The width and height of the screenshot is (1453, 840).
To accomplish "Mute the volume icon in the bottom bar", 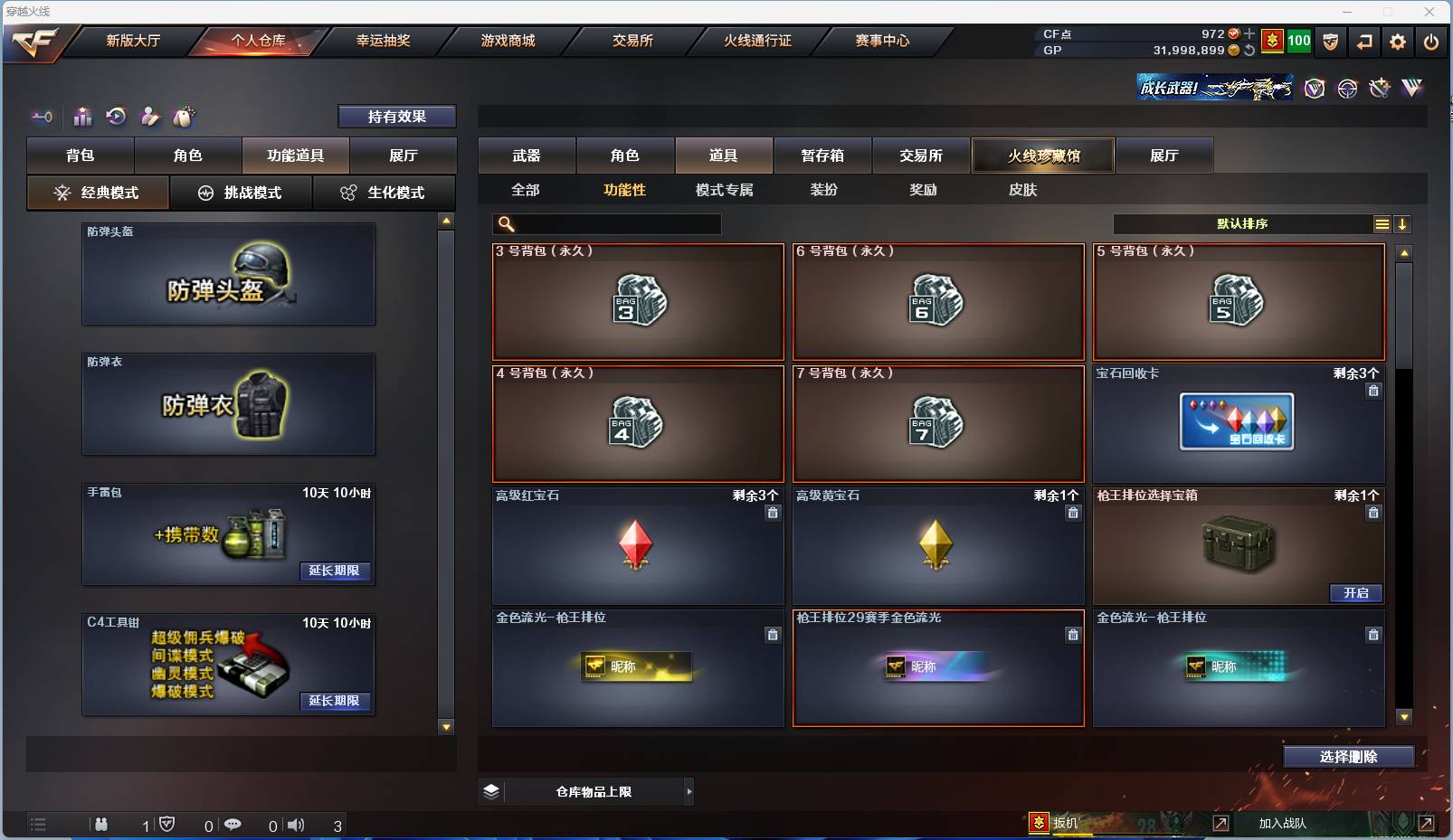I will click(296, 825).
